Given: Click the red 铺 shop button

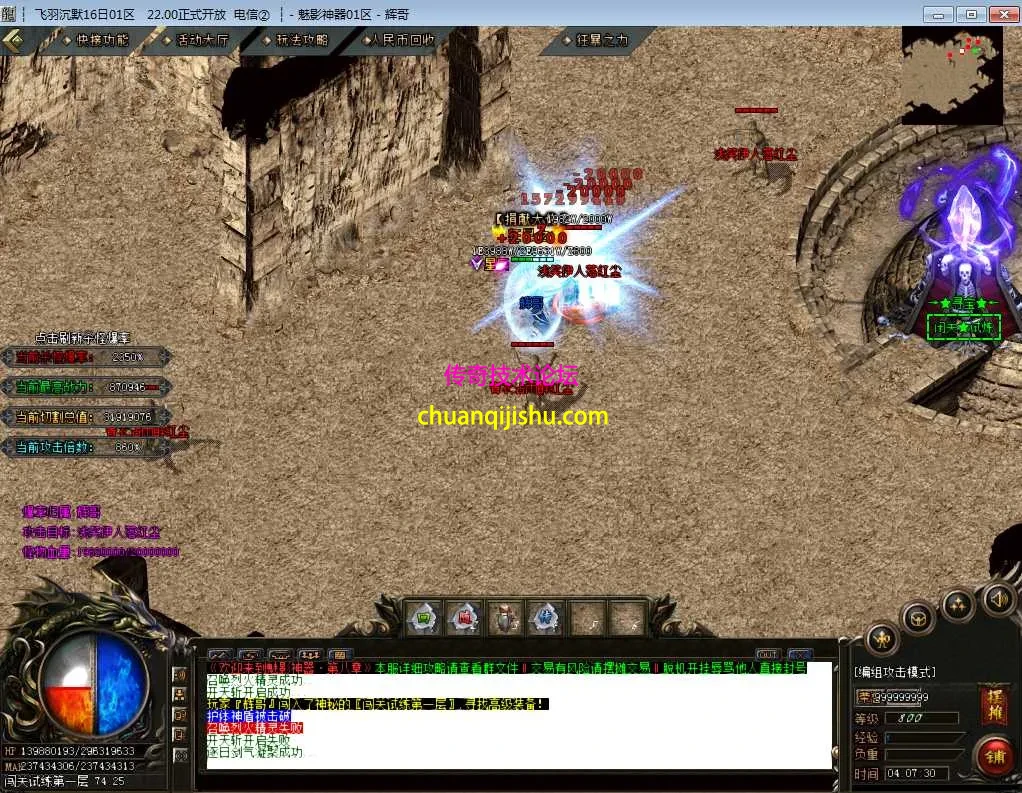Looking at the screenshot, I should (x=993, y=756).
